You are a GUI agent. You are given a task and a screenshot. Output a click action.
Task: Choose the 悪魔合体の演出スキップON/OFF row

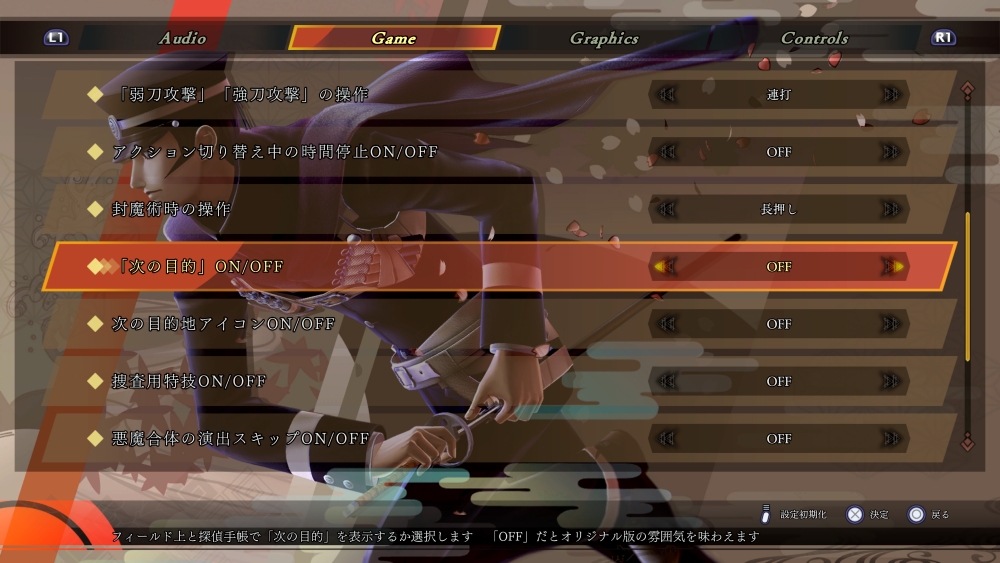(x=240, y=438)
